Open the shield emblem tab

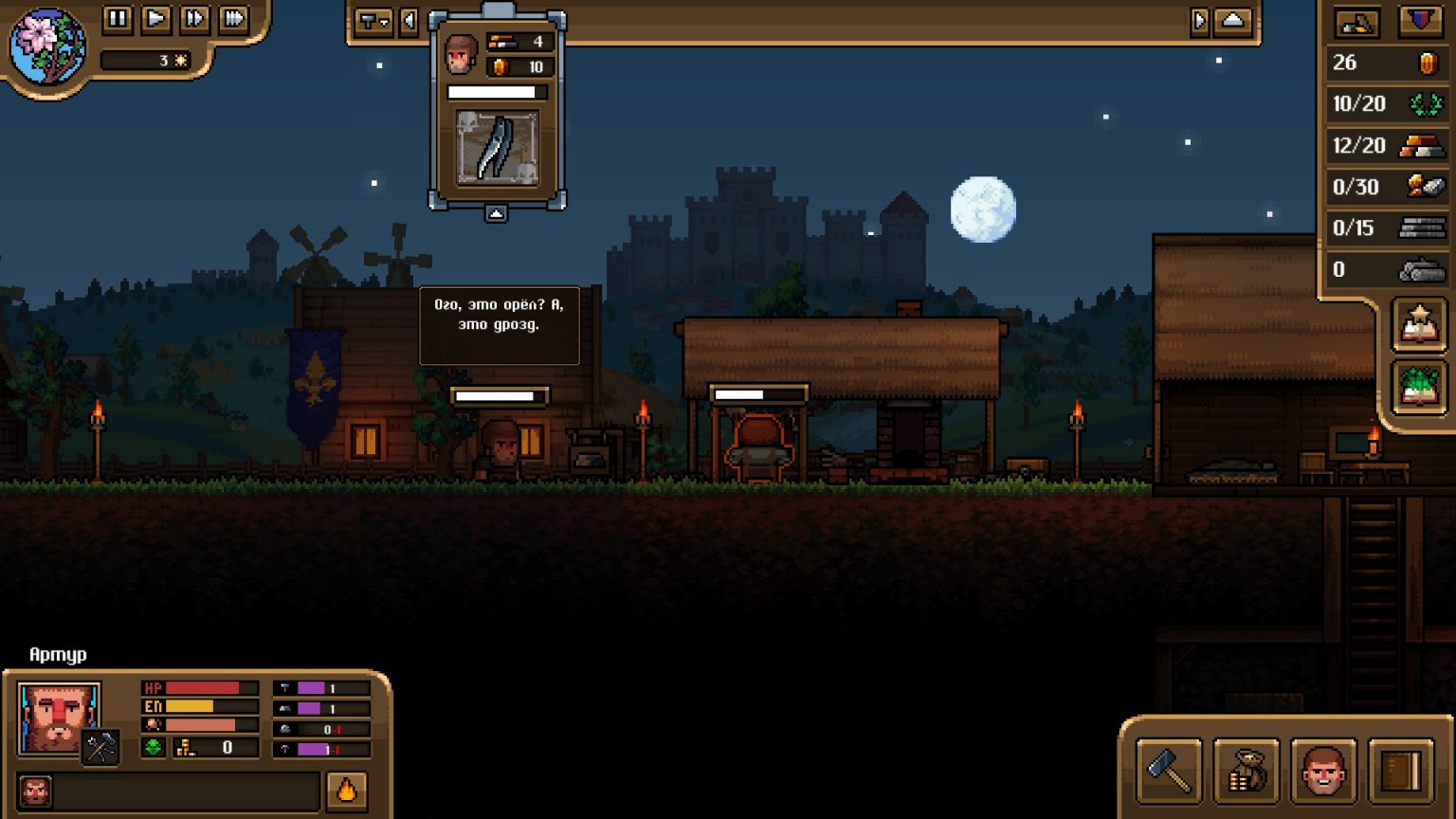[x=1420, y=22]
